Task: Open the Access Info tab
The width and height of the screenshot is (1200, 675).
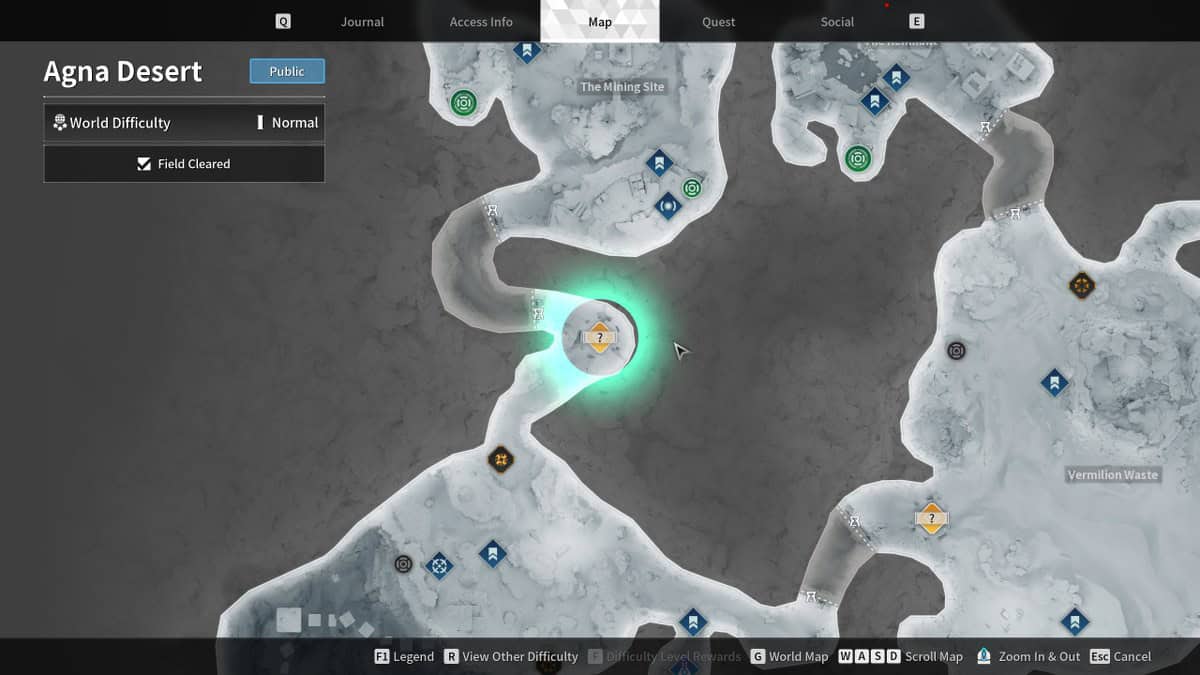Action: 481,22
